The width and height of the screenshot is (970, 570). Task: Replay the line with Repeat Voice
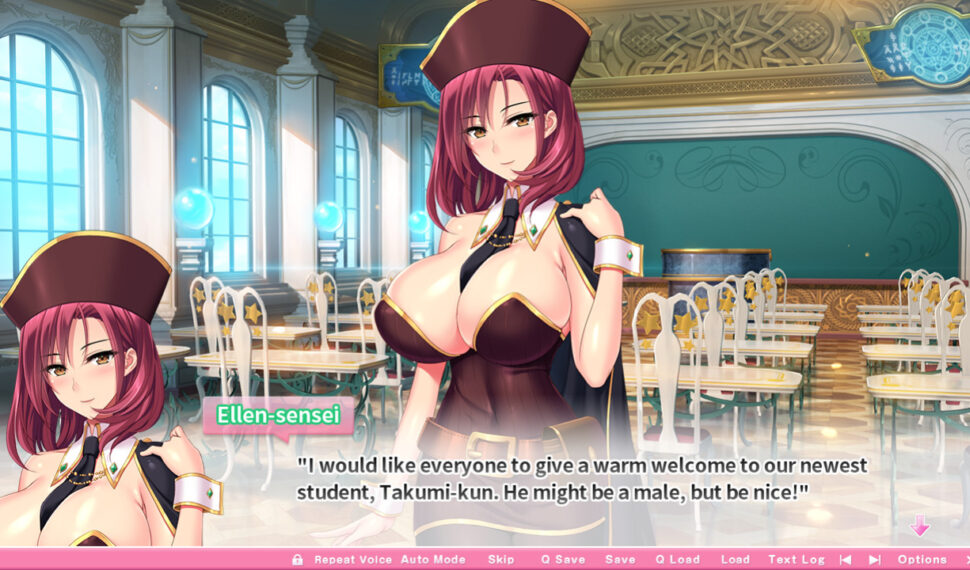pos(352,560)
